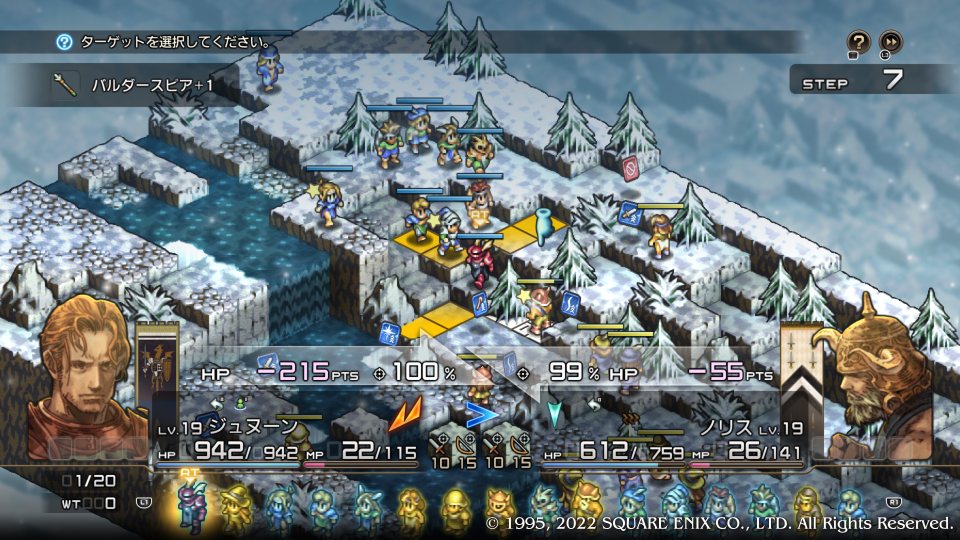Viewport: 960px width, 540px height.
Task: Toggle the fast-forward speed button
Action: 890,41
